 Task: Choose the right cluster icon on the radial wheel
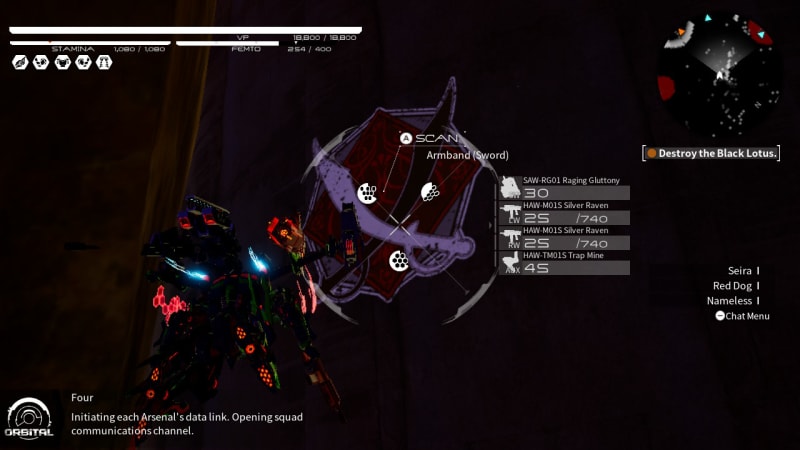pyautogui.click(x=429, y=192)
